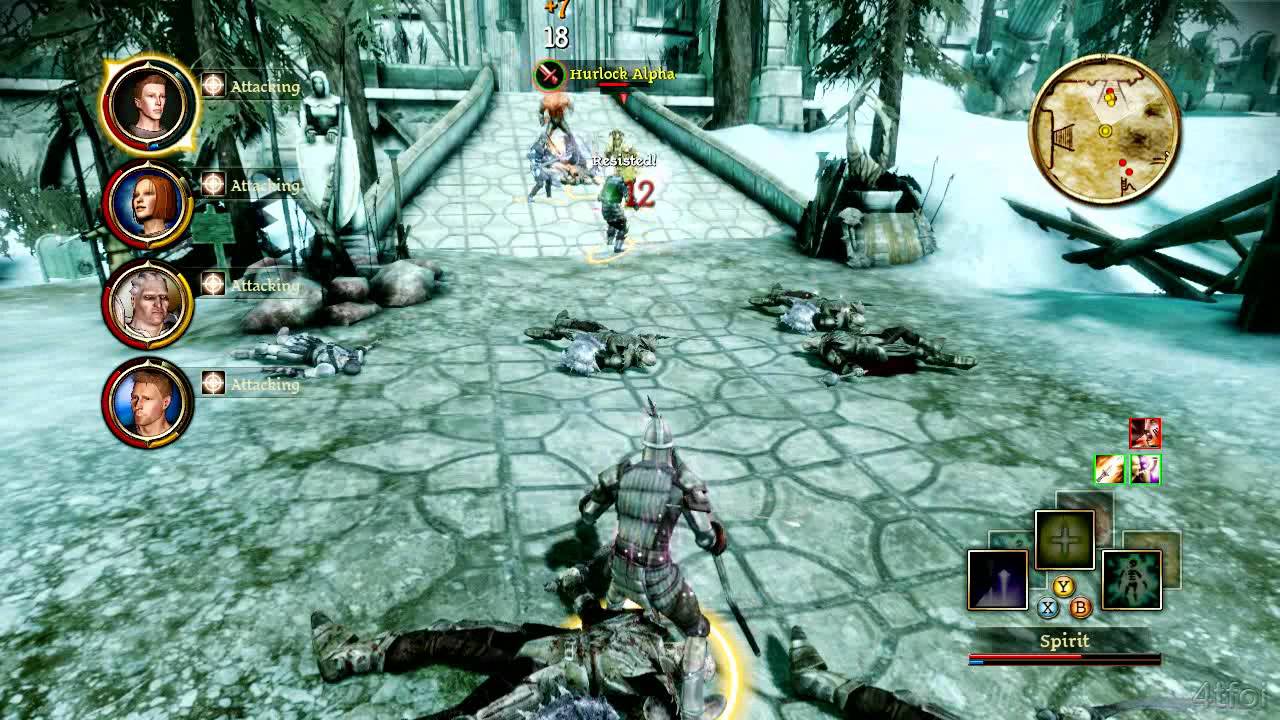Click the red-bordered status effect icon
Image resolution: width=1280 pixels, height=720 pixels.
(1145, 433)
